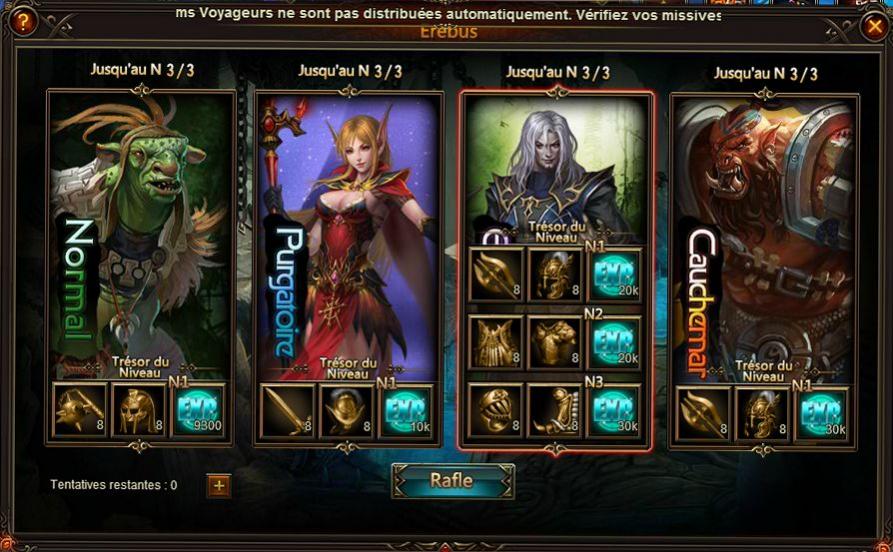
Task: Inspect the spiked mace reward in Normal
Action: pyautogui.click(x=80, y=411)
